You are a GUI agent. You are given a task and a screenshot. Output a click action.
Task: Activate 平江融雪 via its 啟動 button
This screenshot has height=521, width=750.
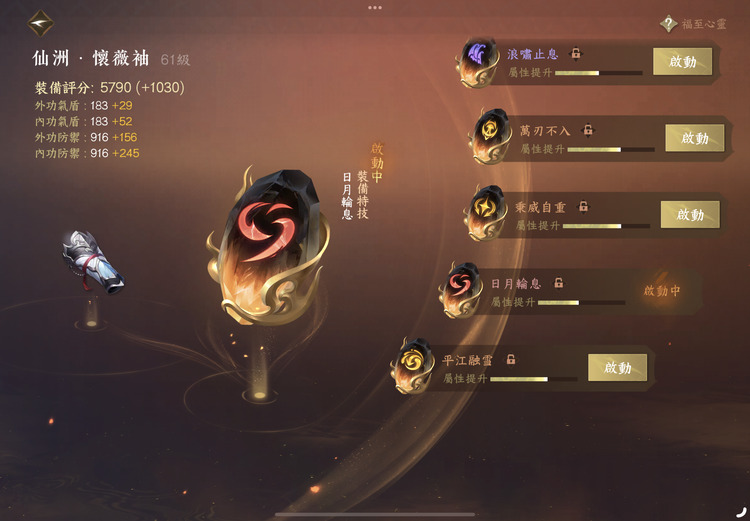point(617,367)
